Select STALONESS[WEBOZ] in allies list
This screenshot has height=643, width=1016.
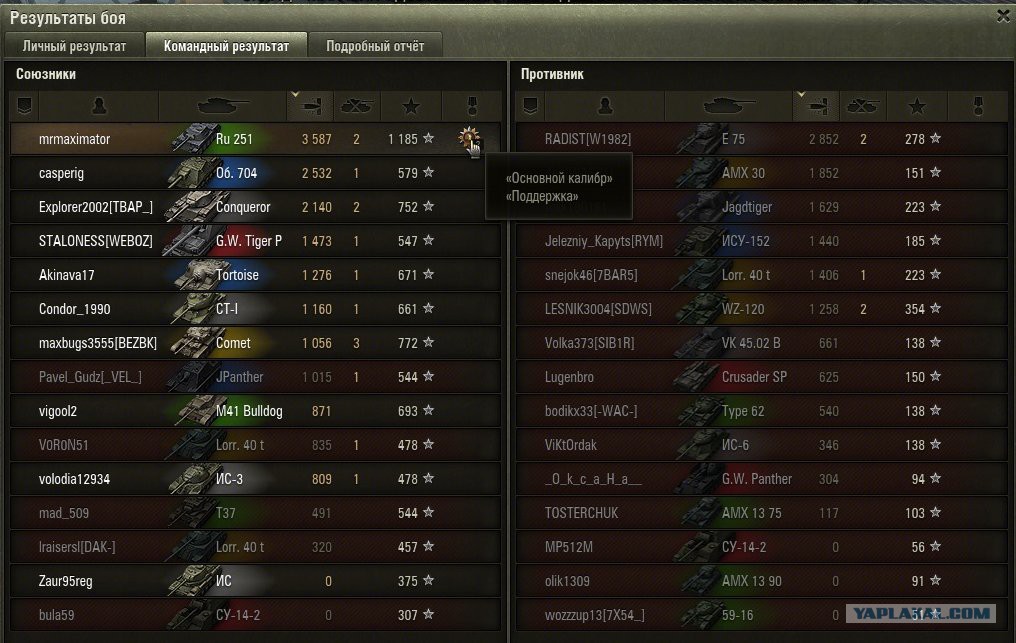[x=255, y=241]
